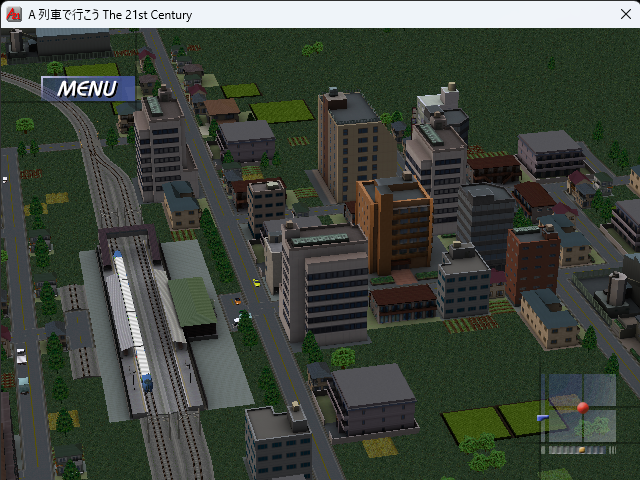The image size is (640, 480).
Task: Adjust the blue marker on the vertical slider
Action: (543, 418)
